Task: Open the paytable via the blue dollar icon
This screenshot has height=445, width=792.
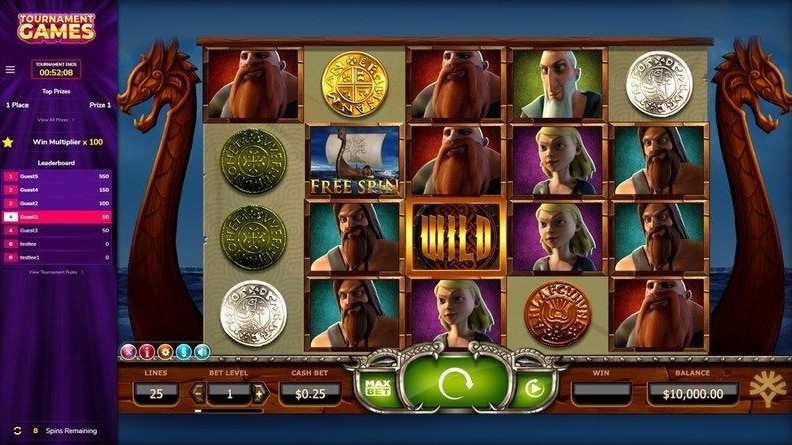Action: pyautogui.click(x=183, y=351)
